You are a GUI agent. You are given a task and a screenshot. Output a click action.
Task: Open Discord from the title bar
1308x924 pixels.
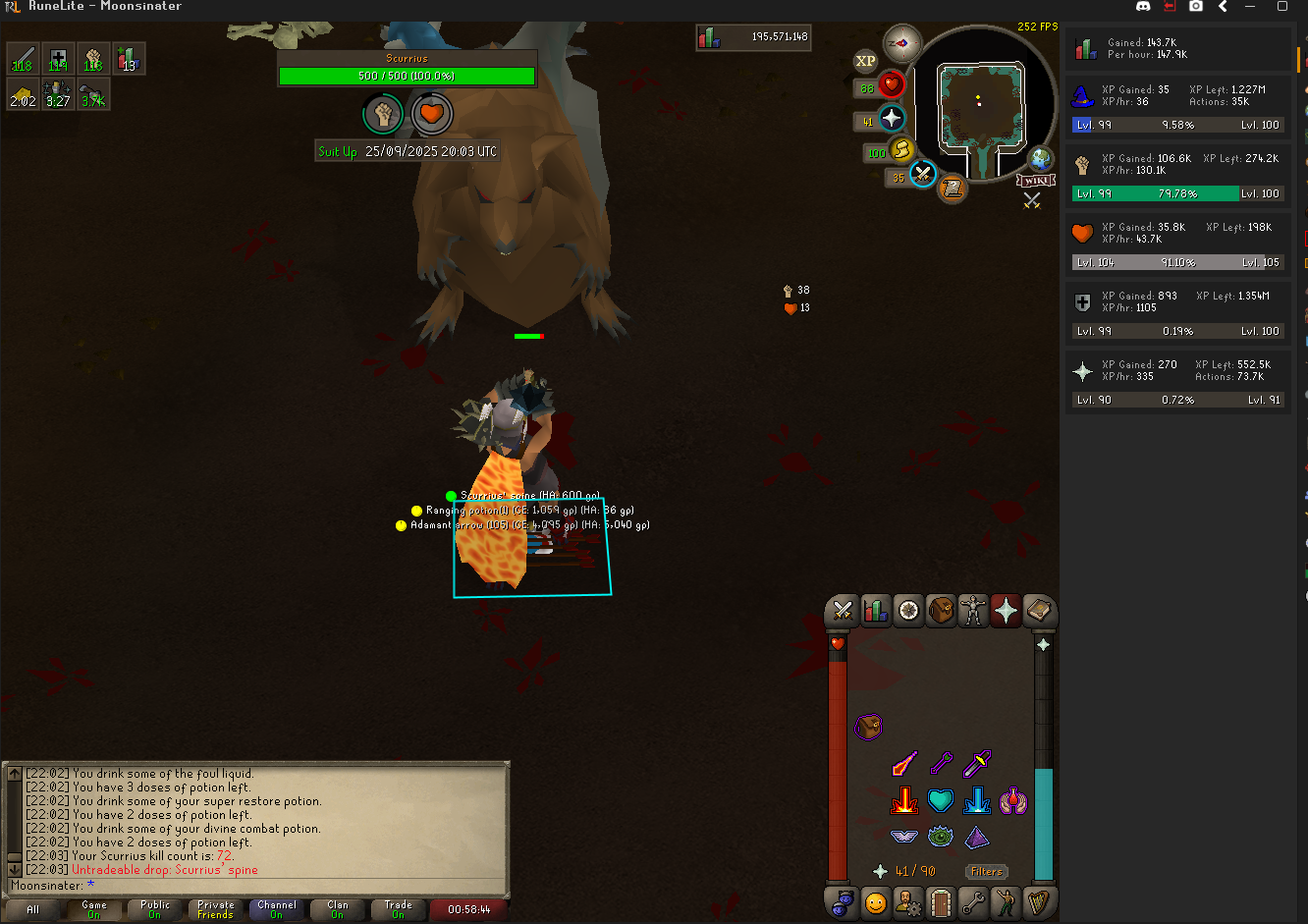tap(1143, 6)
